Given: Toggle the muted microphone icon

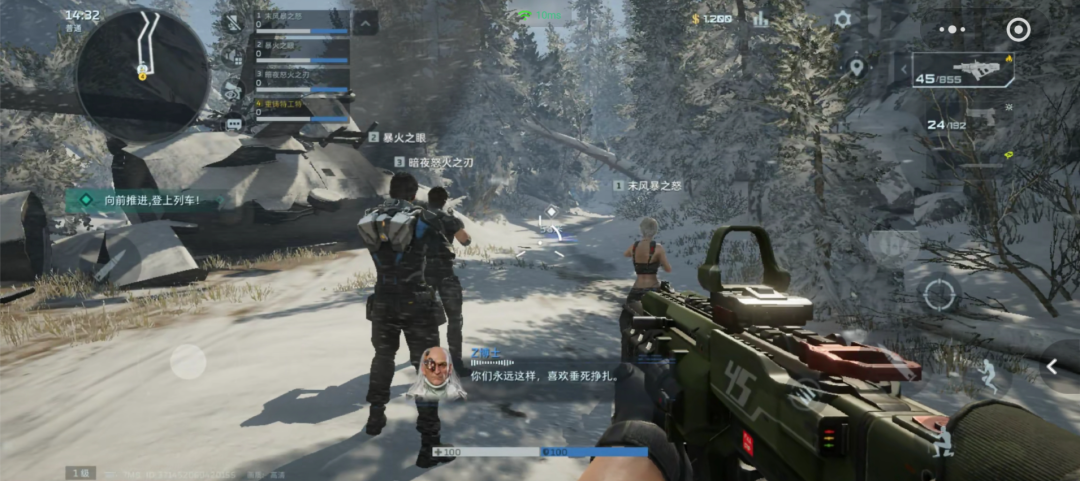Looking at the screenshot, I should pyautogui.click(x=232, y=22).
